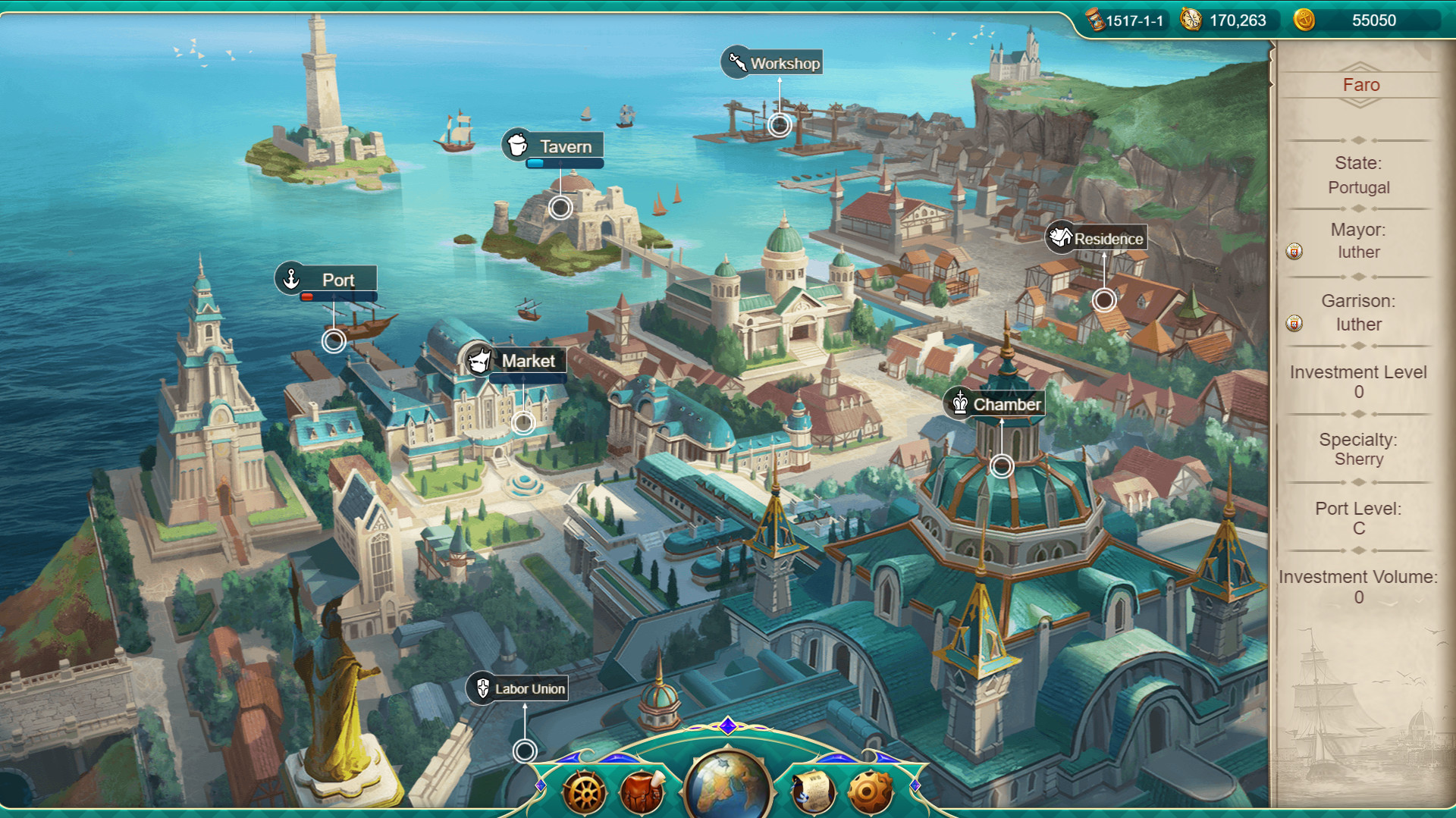The height and width of the screenshot is (818, 1456).
Task: Enter the Port from its anchor marker
Action: tap(291, 279)
